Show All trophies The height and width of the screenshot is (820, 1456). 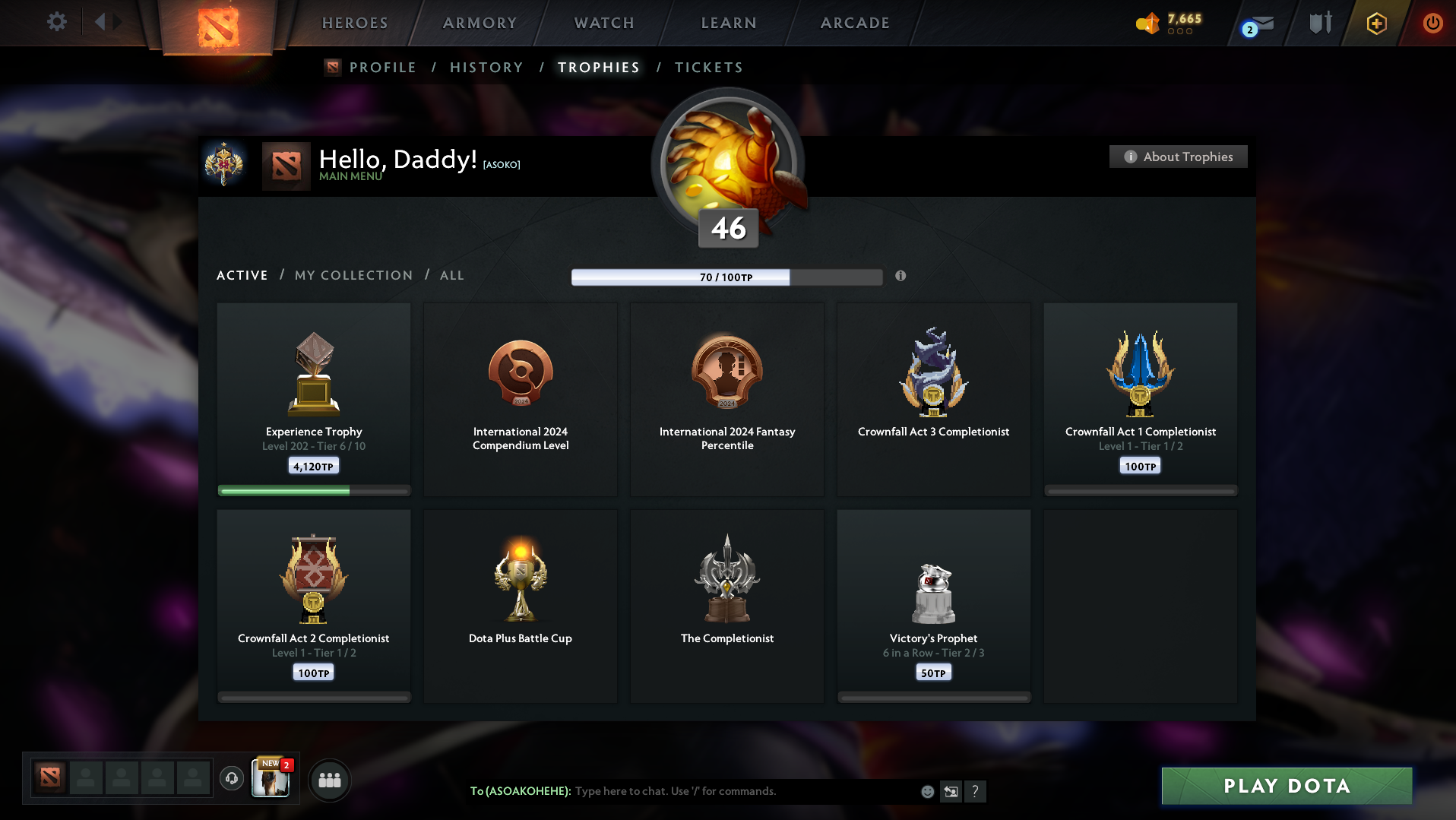[x=452, y=275]
